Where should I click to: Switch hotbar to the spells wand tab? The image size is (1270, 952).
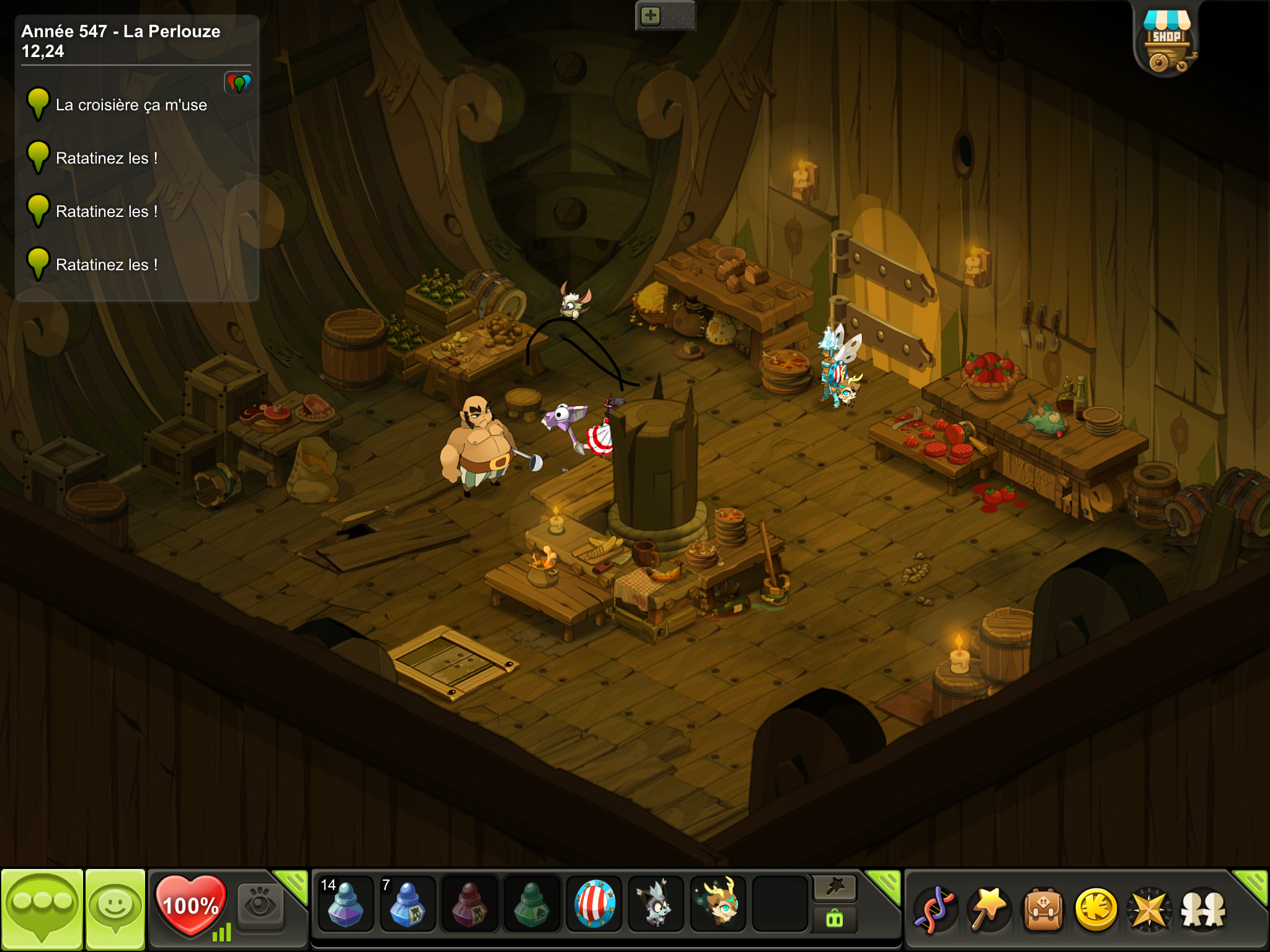coord(835,888)
